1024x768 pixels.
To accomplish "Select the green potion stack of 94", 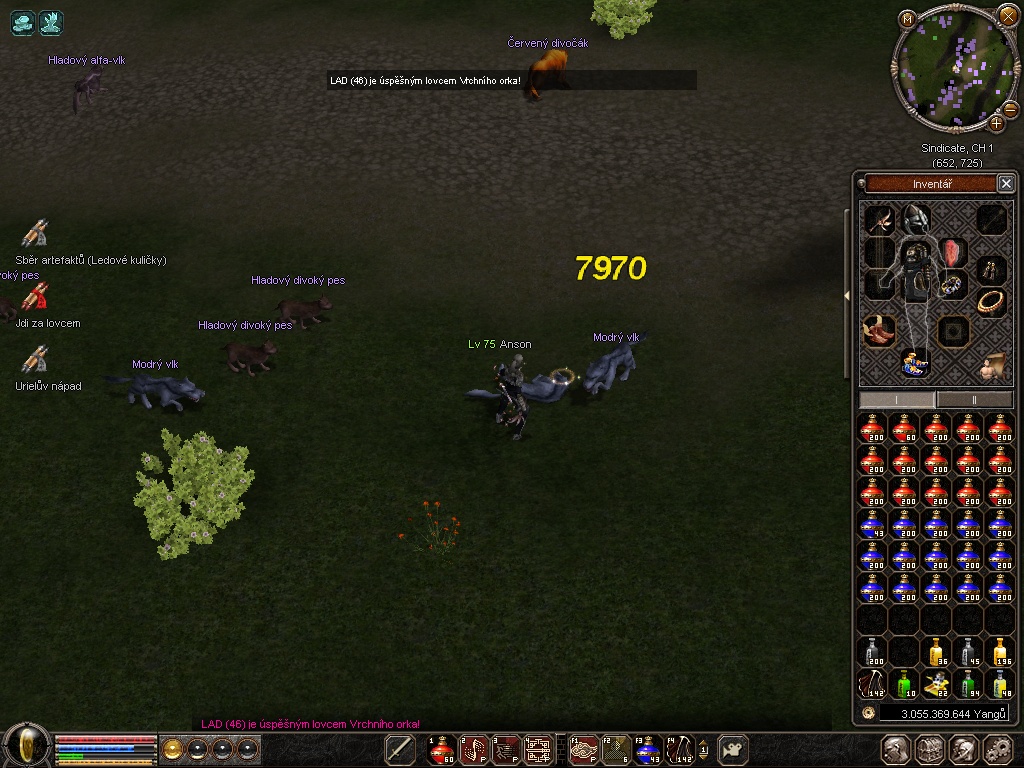I will tap(967, 684).
